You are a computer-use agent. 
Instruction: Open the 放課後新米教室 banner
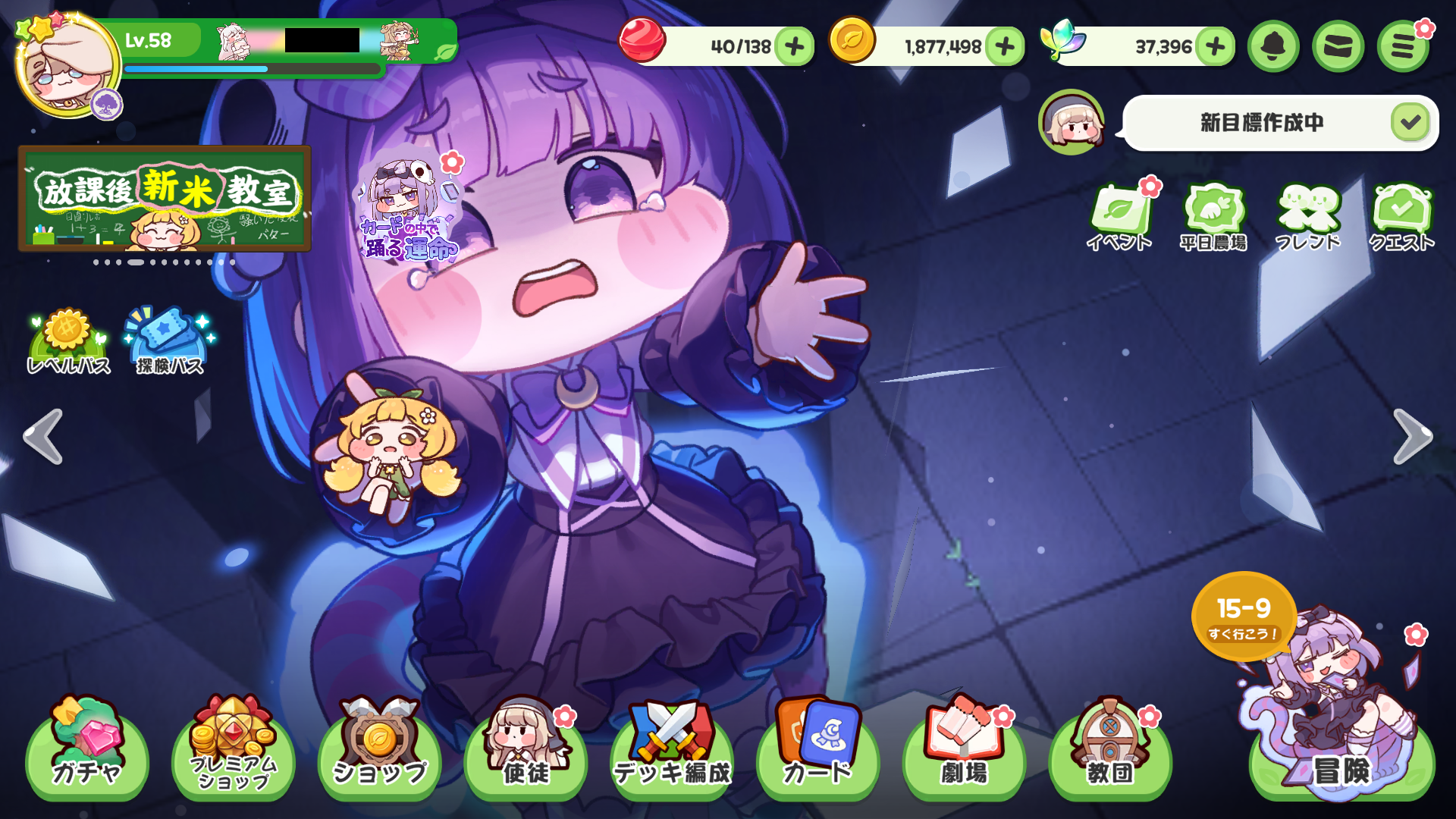point(165,198)
